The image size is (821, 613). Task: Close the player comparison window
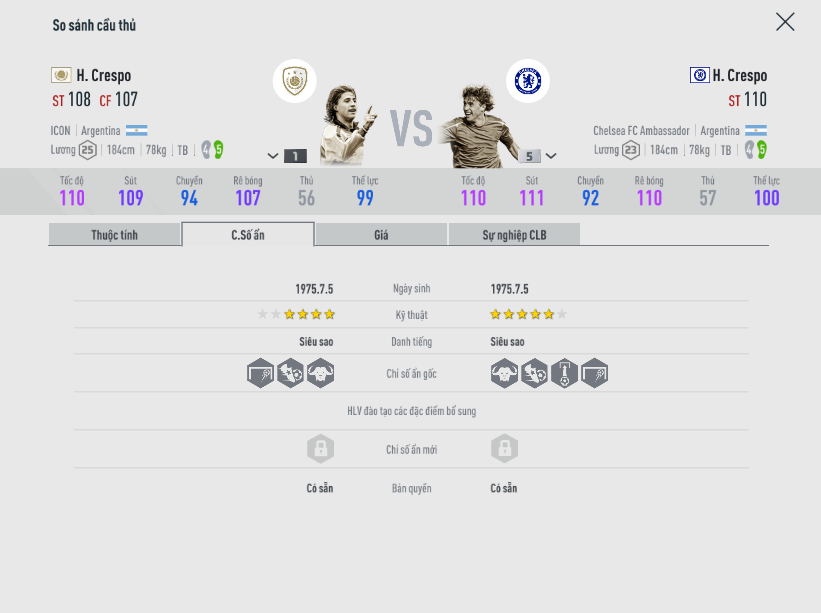[x=785, y=22]
